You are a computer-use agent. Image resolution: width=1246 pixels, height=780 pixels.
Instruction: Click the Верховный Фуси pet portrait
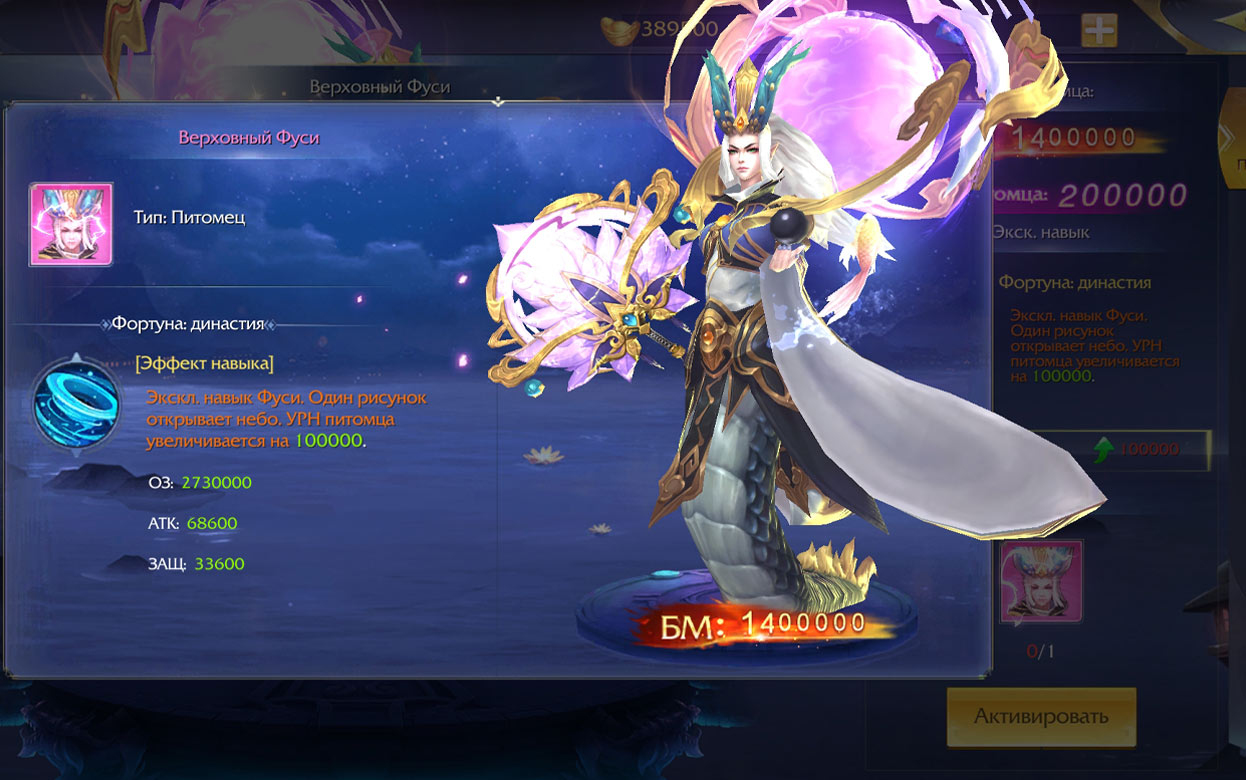coord(70,224)
